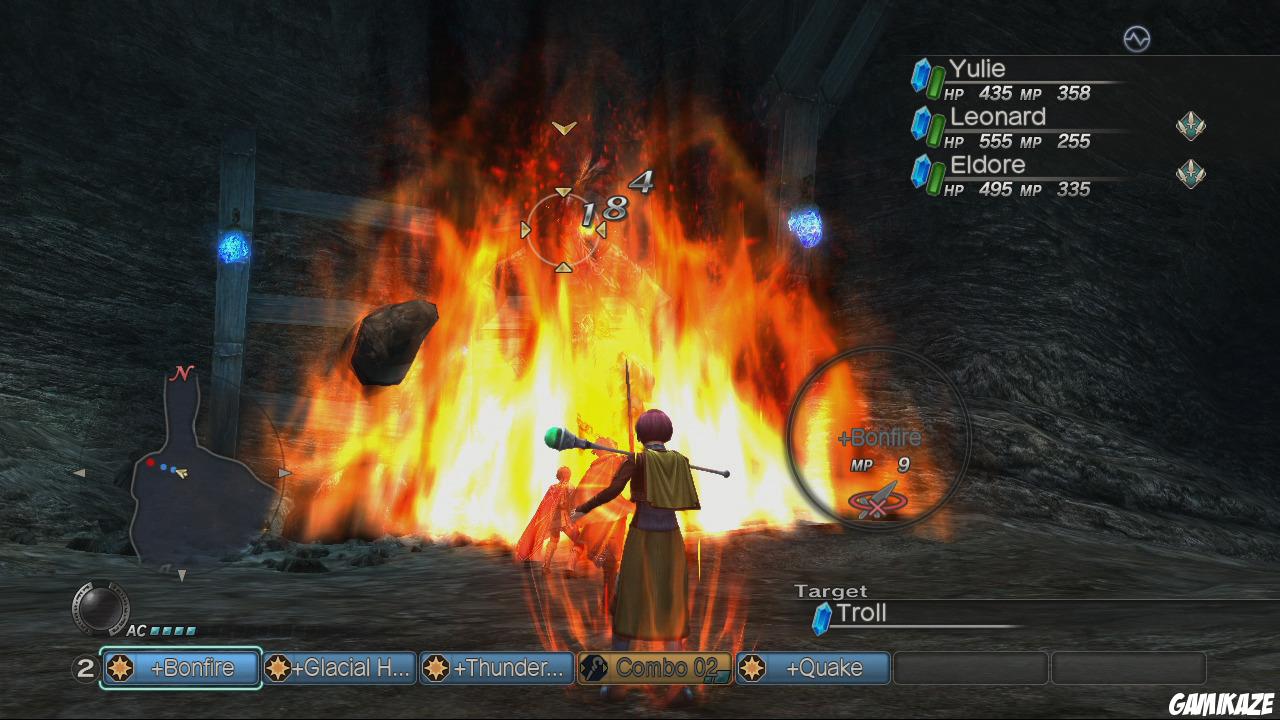Select Leonard in the party list
Image resolution: width=1280 pixels, height=720 pixels.
996,117
